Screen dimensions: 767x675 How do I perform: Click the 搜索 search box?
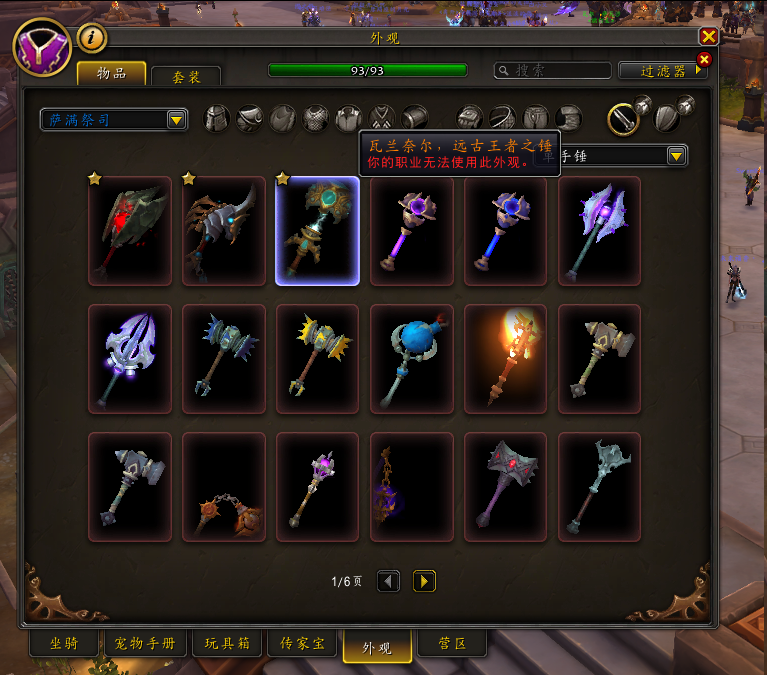click(553, 71)
